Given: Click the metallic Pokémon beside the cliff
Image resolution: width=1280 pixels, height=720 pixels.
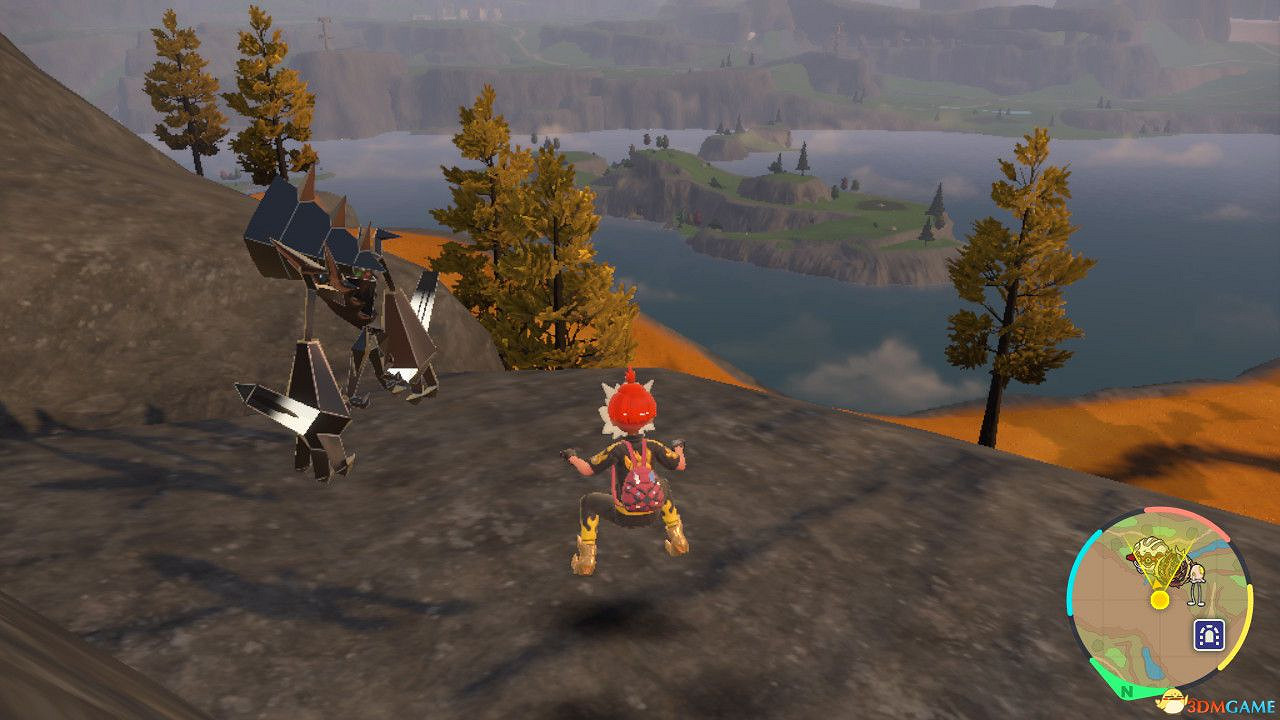Looking at the screenshot, I should click(330, 330).
